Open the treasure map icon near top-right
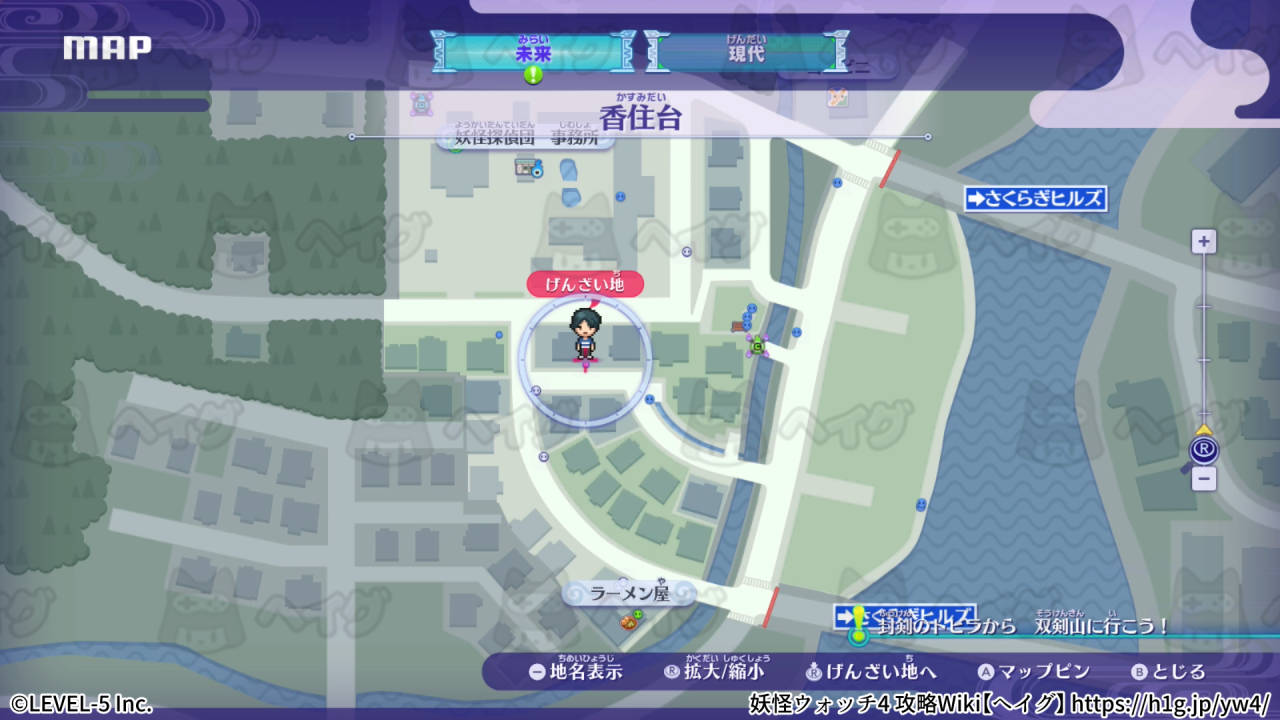1280x720 pixels. click(837, 97)
